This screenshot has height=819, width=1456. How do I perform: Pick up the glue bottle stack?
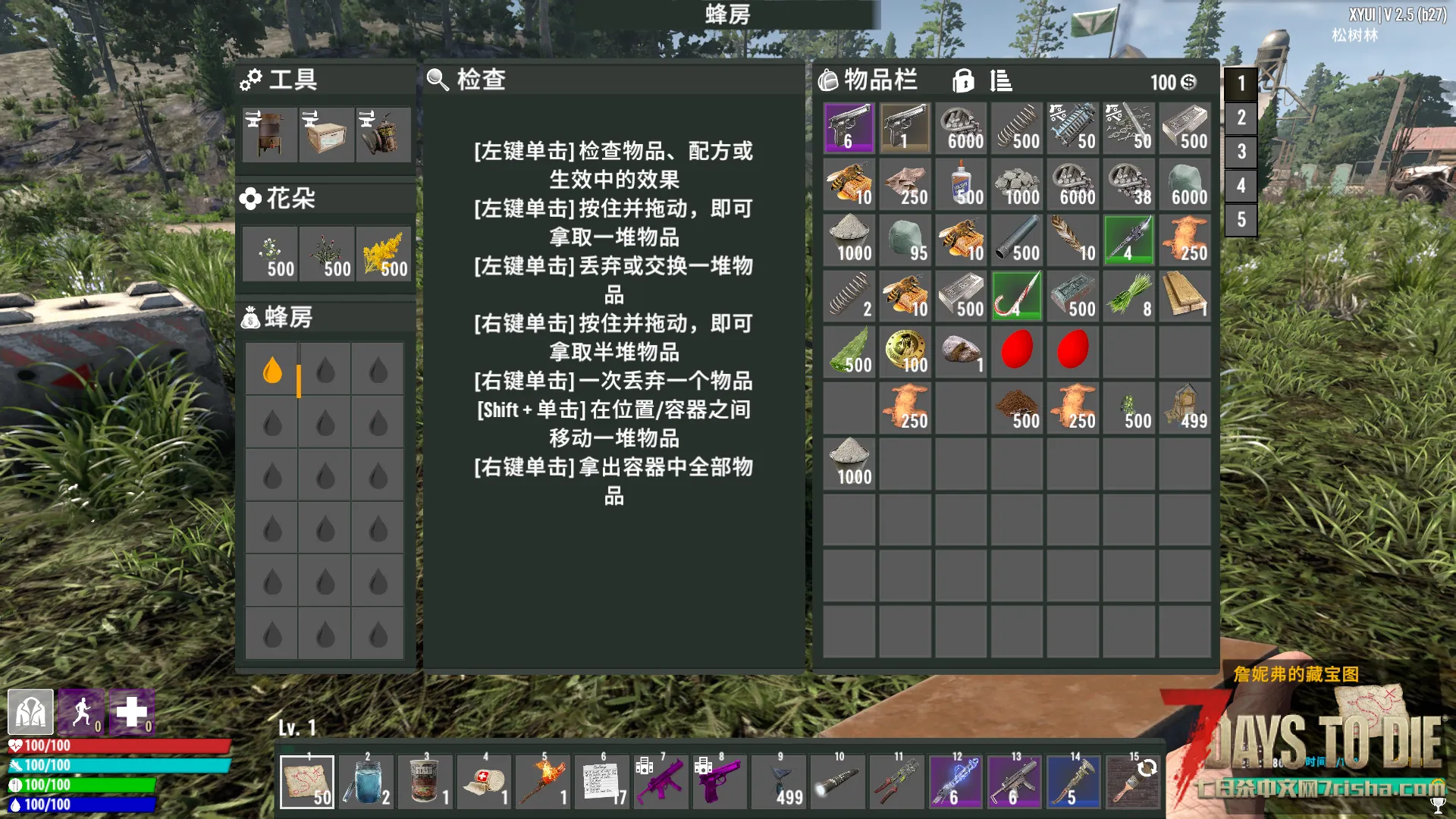961,184
